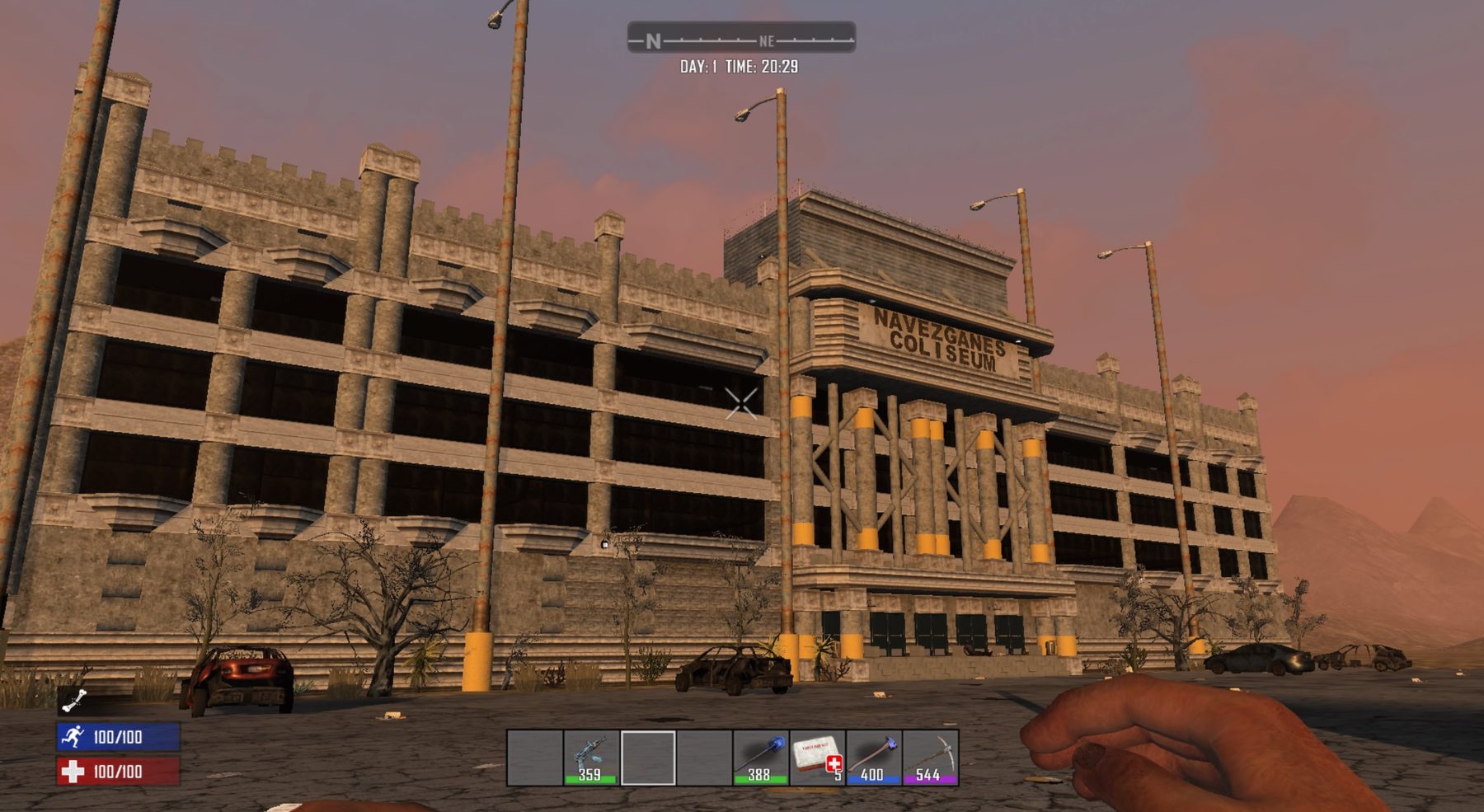Select the pickaxe hotbar slot

[x=930, y=757]
